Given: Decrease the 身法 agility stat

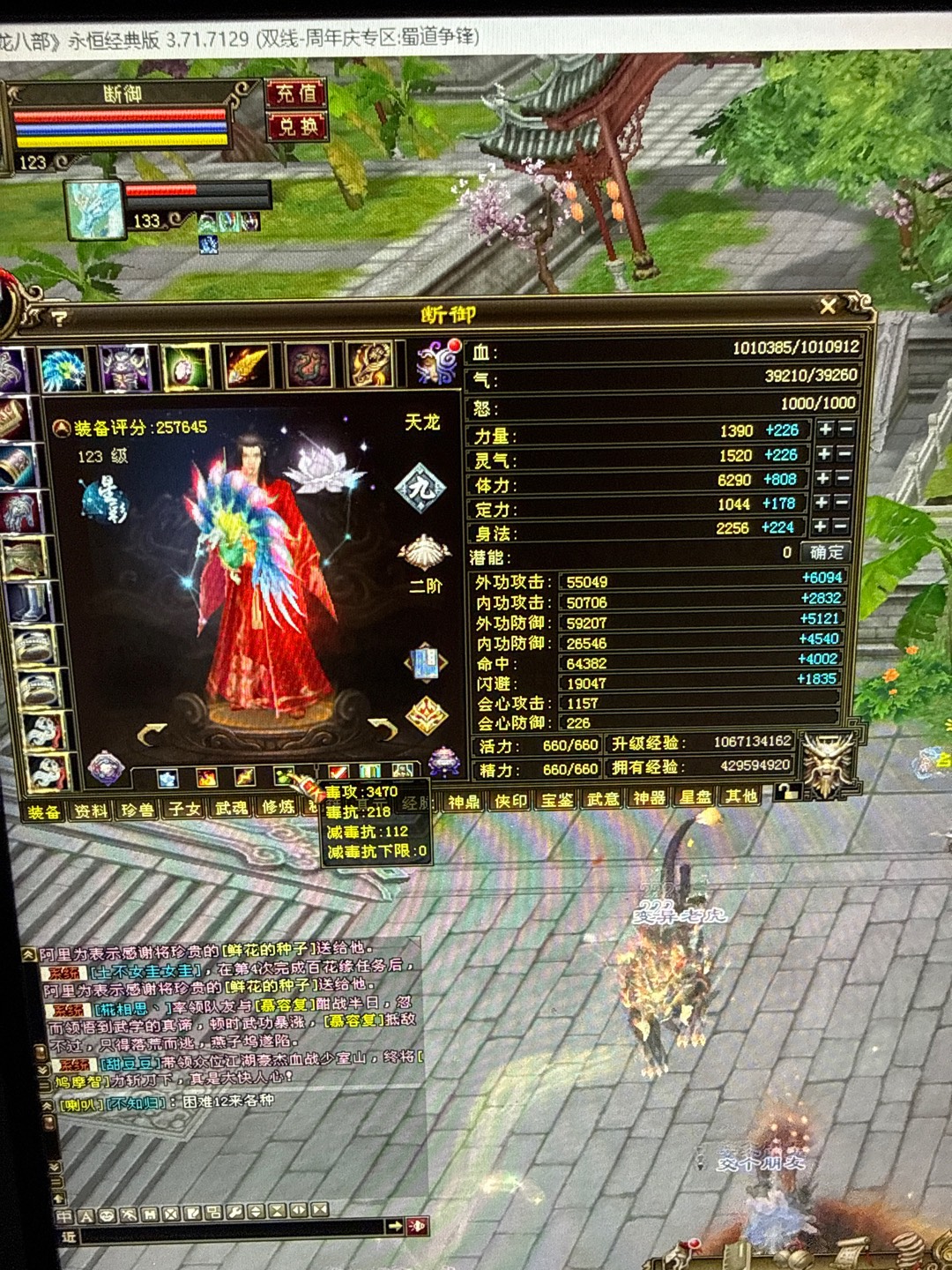Looking at the screenshot, I should [844, 527].
